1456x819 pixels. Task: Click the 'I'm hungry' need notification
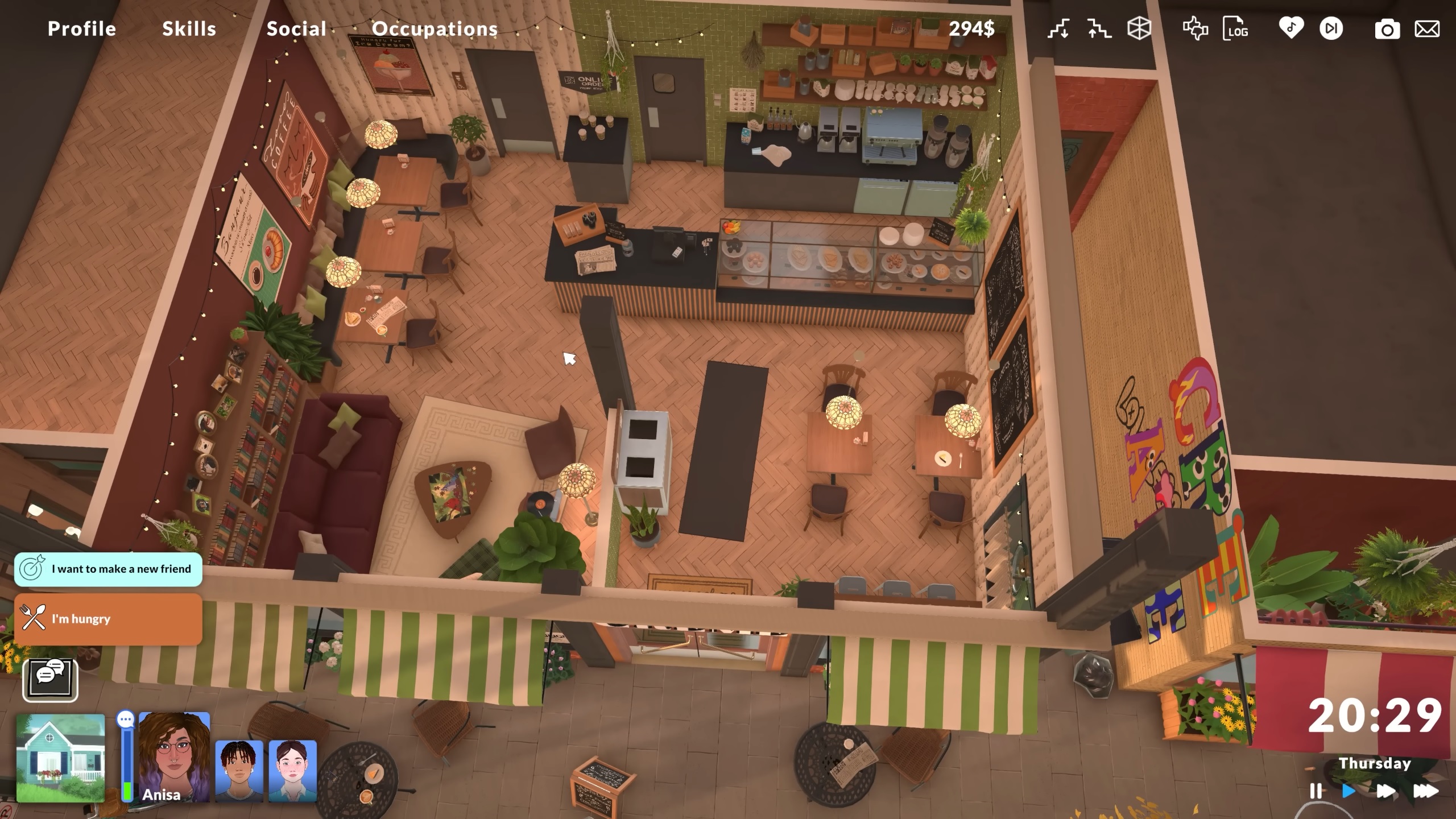[108, 619]
